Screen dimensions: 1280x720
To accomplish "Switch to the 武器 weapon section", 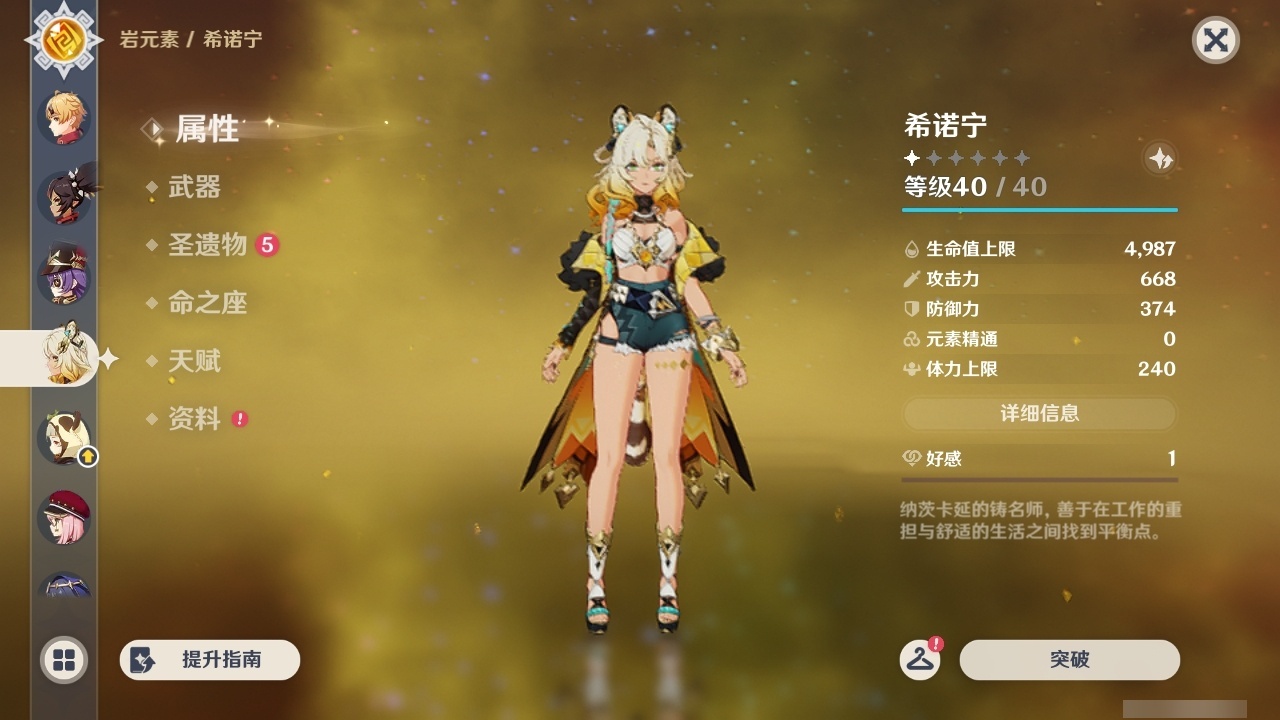I will coord(196,187).
